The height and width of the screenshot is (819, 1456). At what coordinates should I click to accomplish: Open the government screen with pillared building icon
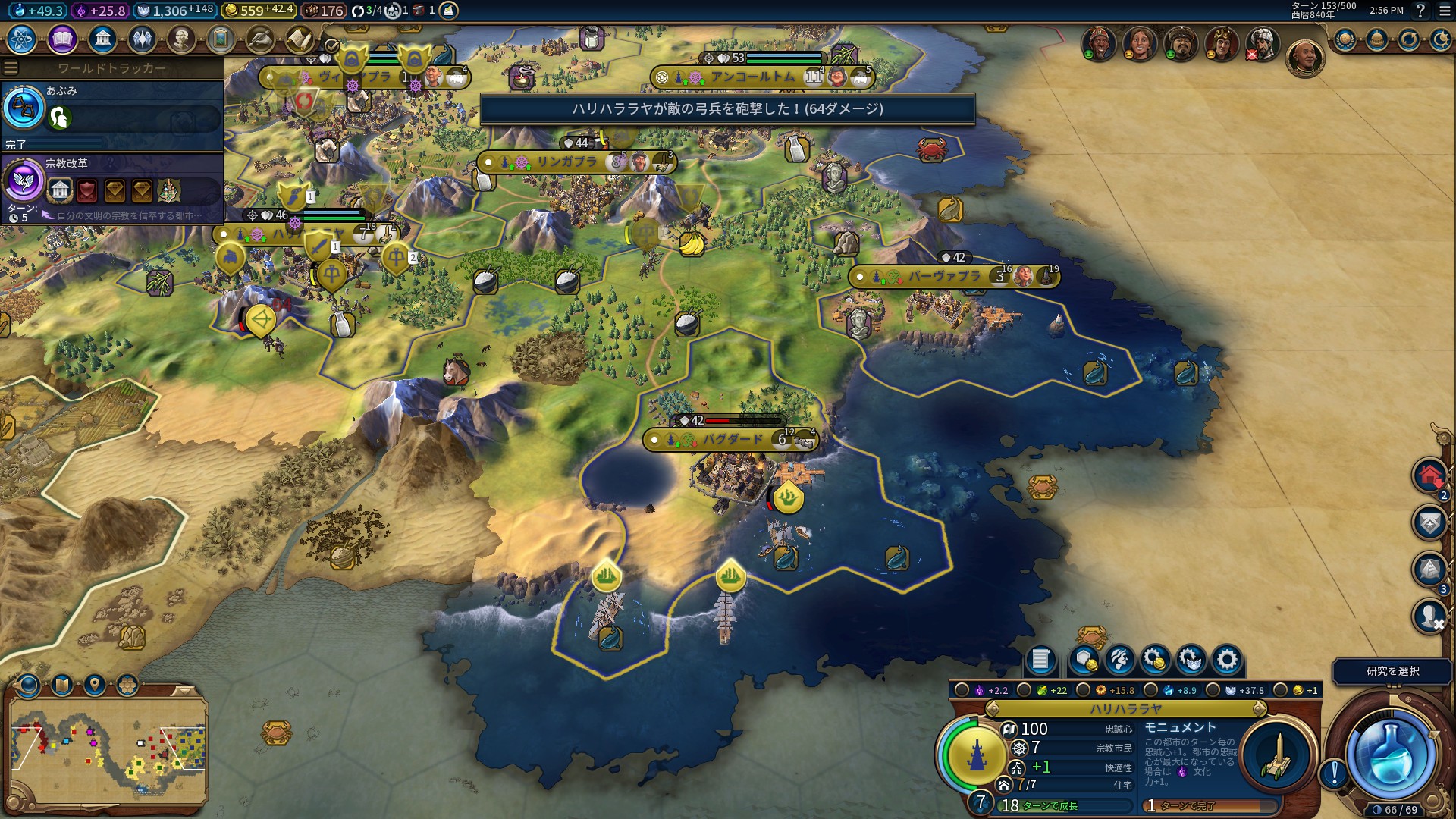coord(102,39)
